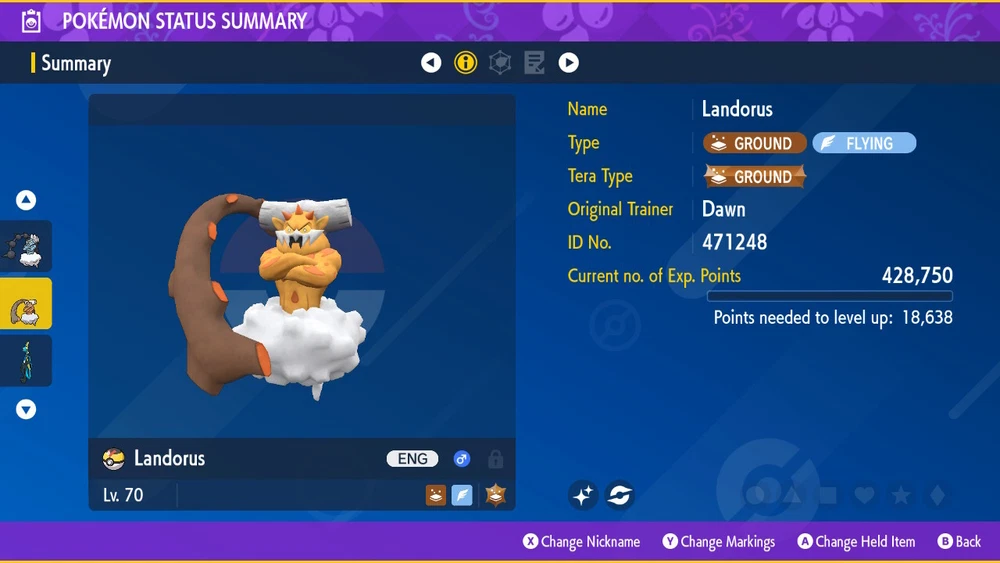Click the sparkle shiny icon
The image size is (1000, 563).
pyautogui.click(x=584, y=494)
